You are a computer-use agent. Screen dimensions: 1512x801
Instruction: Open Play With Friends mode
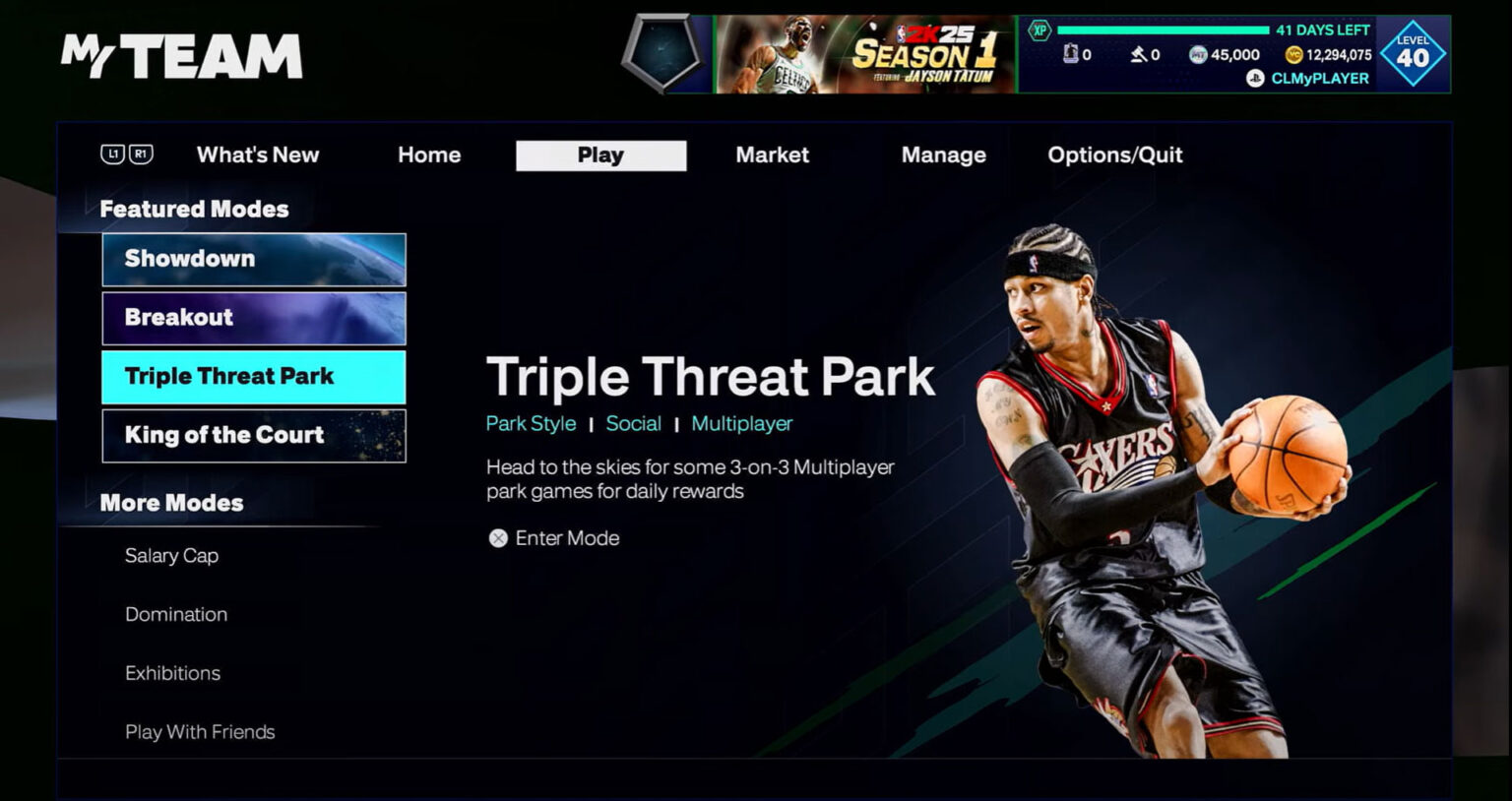(200, 731)
